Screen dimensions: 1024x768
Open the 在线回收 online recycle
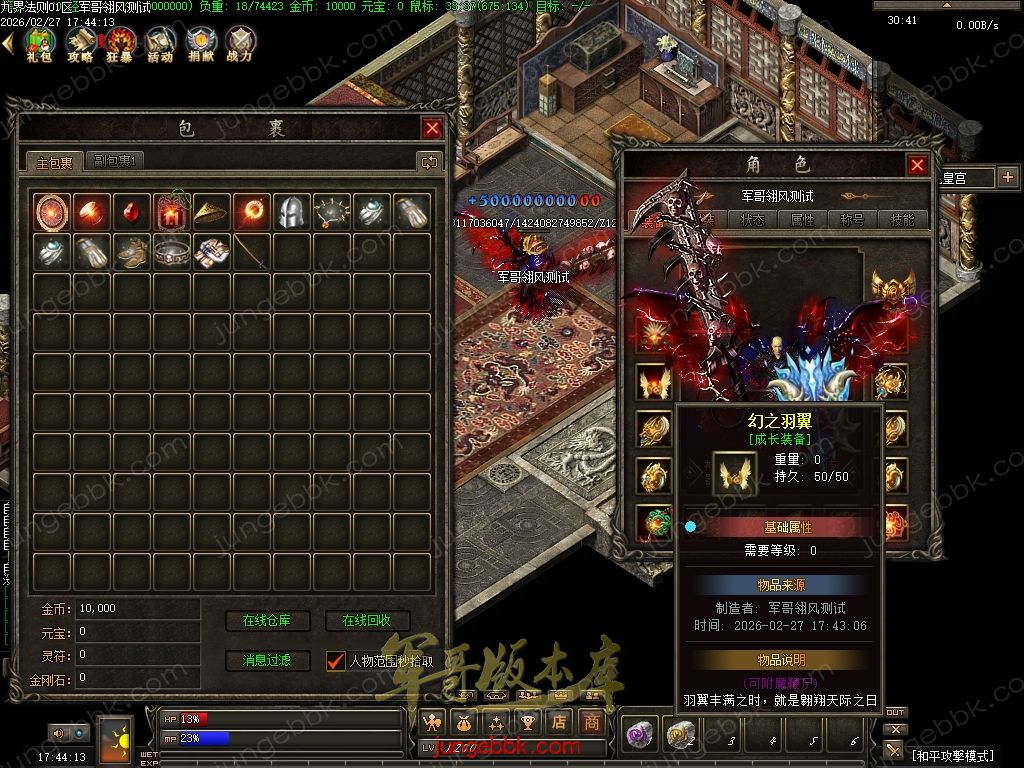[366, 621]
